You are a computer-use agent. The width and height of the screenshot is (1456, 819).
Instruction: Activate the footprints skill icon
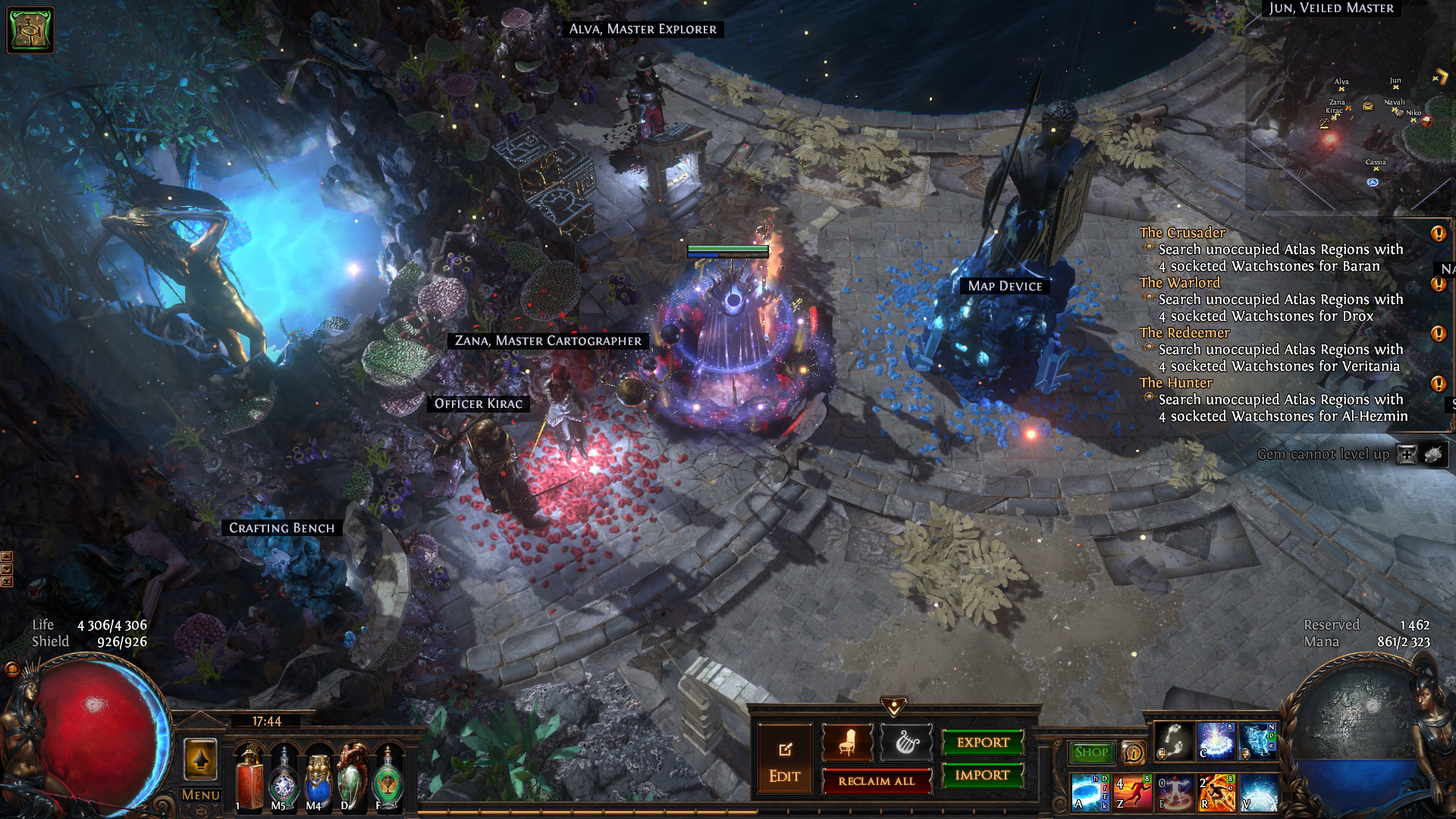[x=1174, y=741]
